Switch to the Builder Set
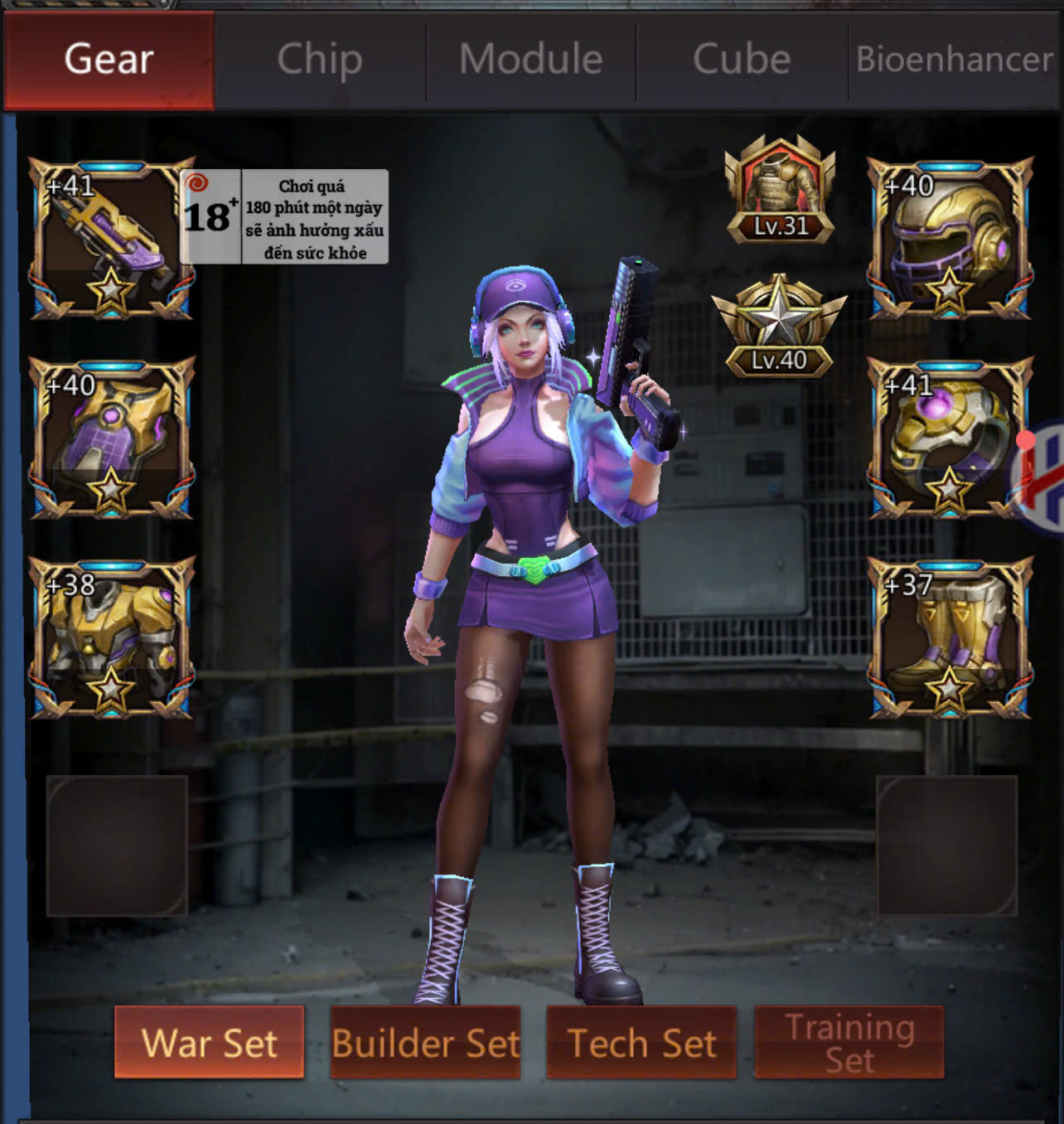The image size is (1064, 1124). point(425,1042)
